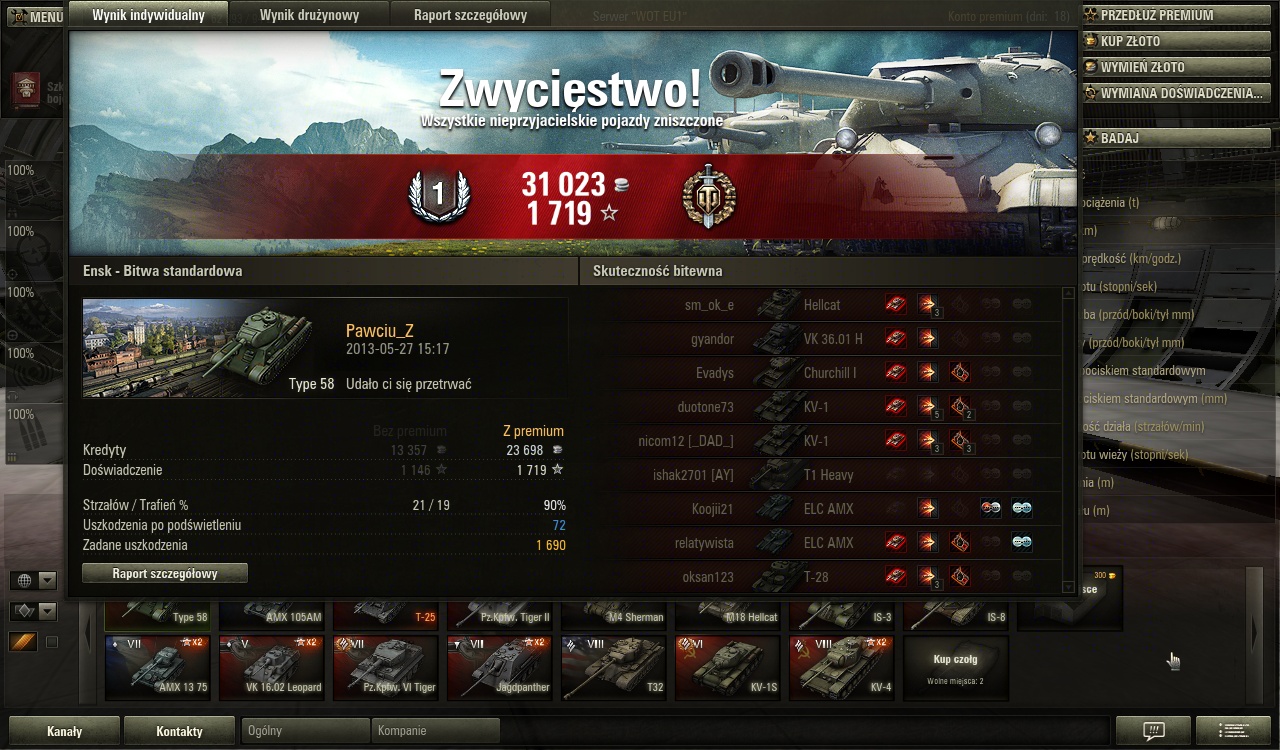Click the Badaj button

[x=1119, y=138]
